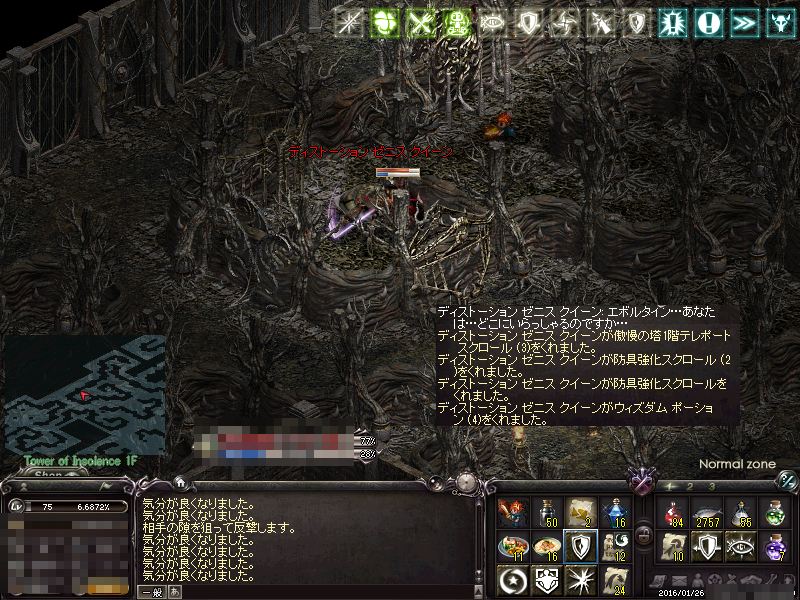800x600 pixels.
Task: Use the red potion with 84 charges
Action: 676,512
